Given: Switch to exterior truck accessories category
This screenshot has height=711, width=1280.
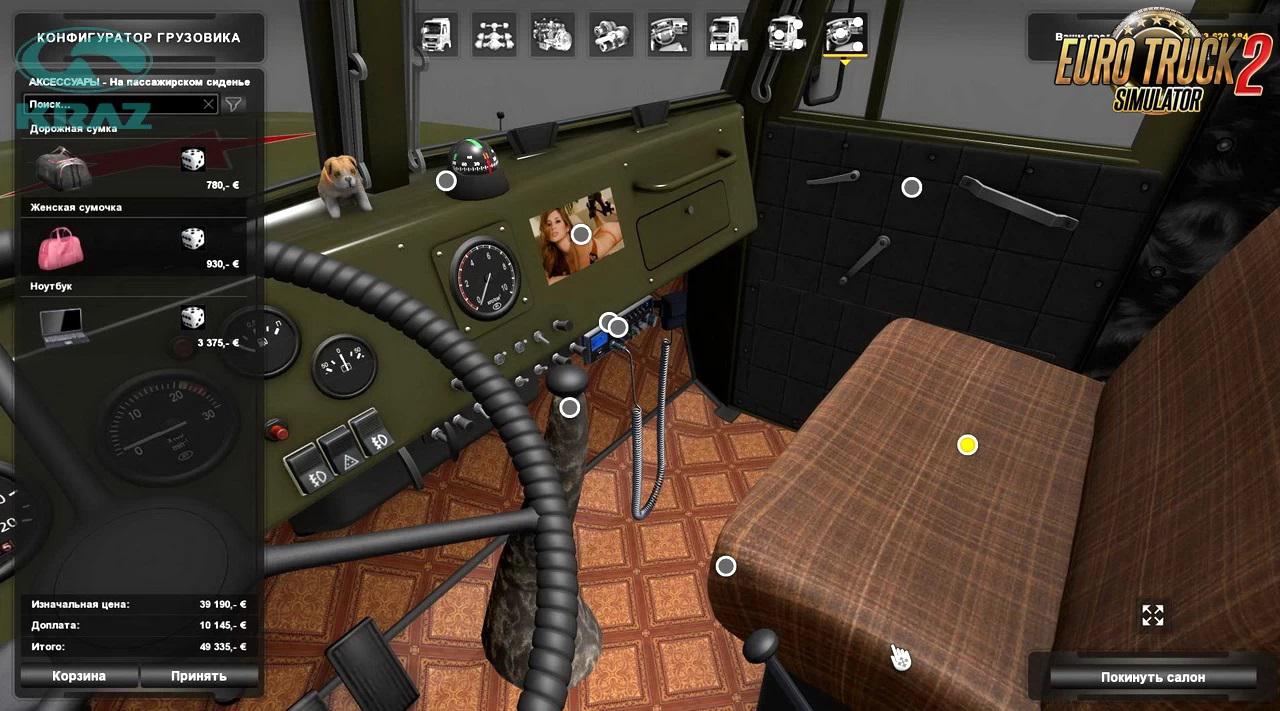Looking at the screenshot, I should (x=786, y=35).
